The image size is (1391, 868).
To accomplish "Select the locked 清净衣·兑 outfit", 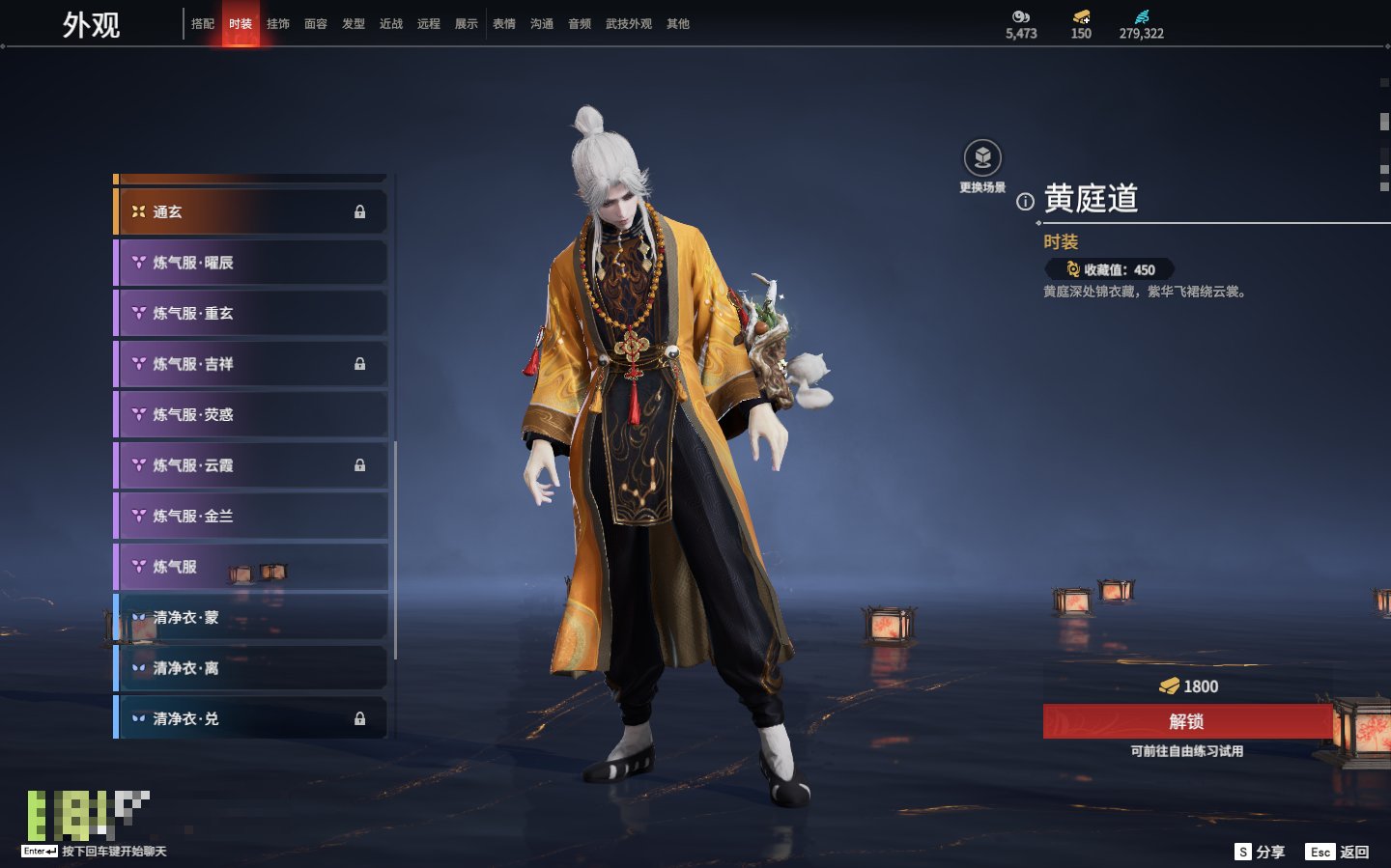I will point(251,718).
